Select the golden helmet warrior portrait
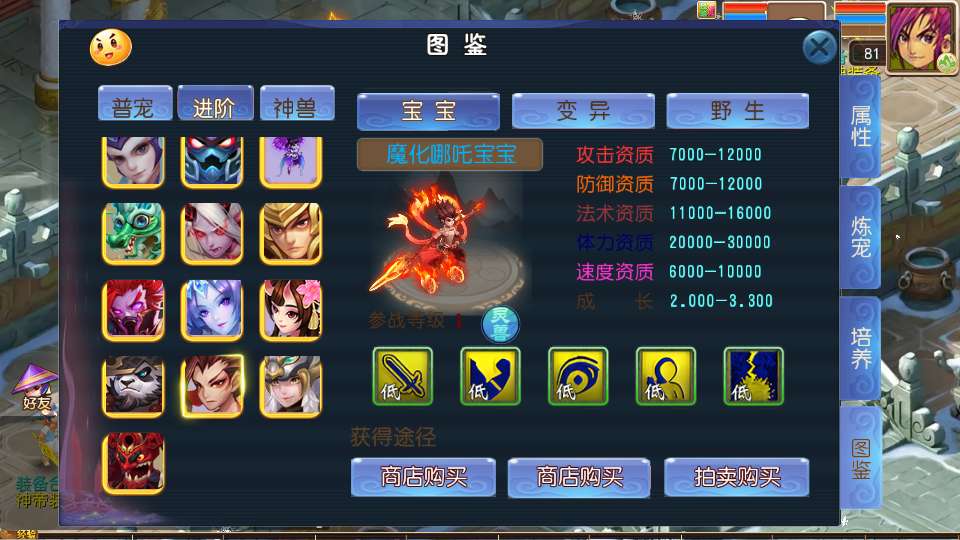960x540 pixels. (291, 233)
